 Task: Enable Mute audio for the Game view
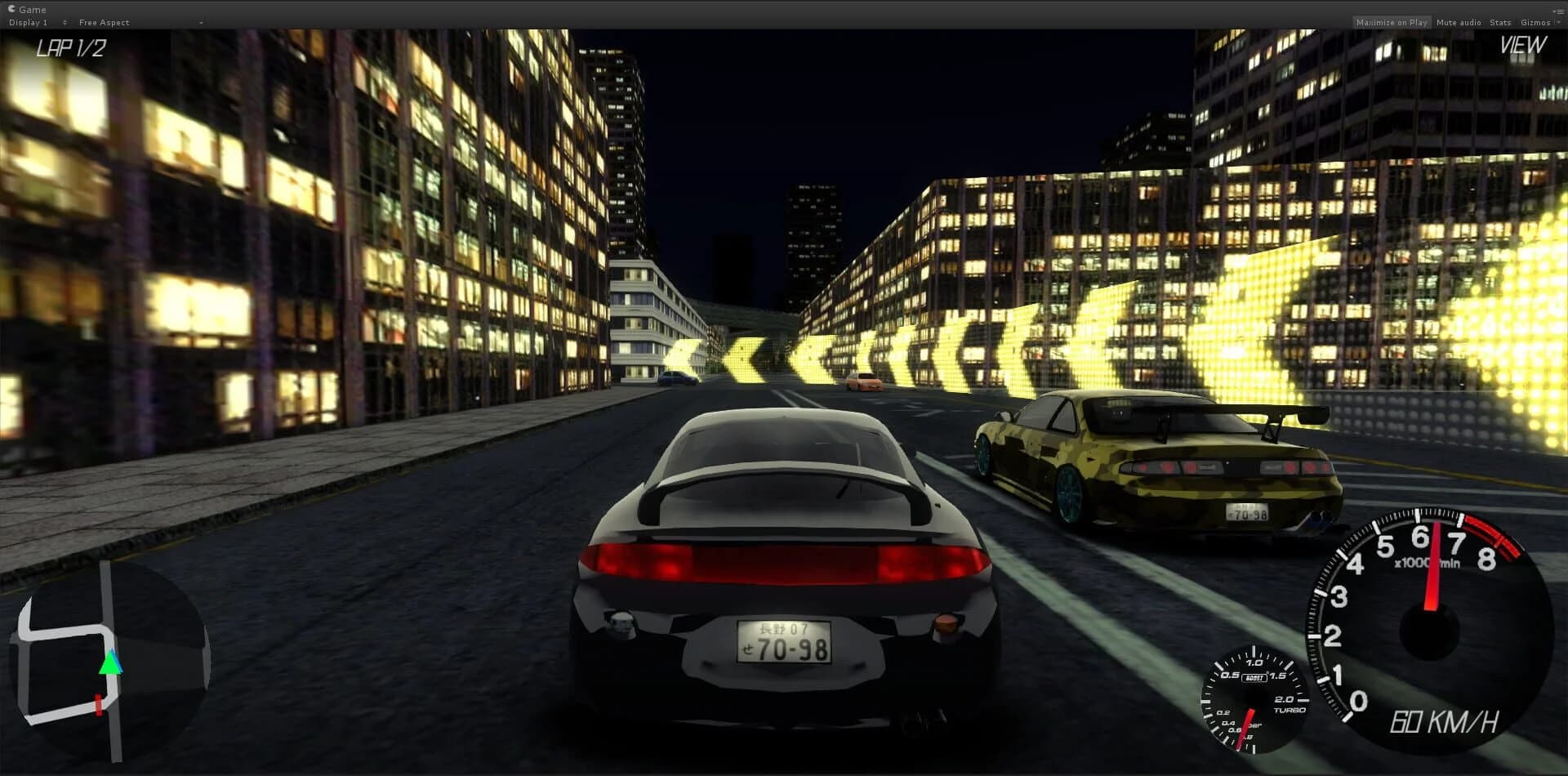(x=1458, y=22)
